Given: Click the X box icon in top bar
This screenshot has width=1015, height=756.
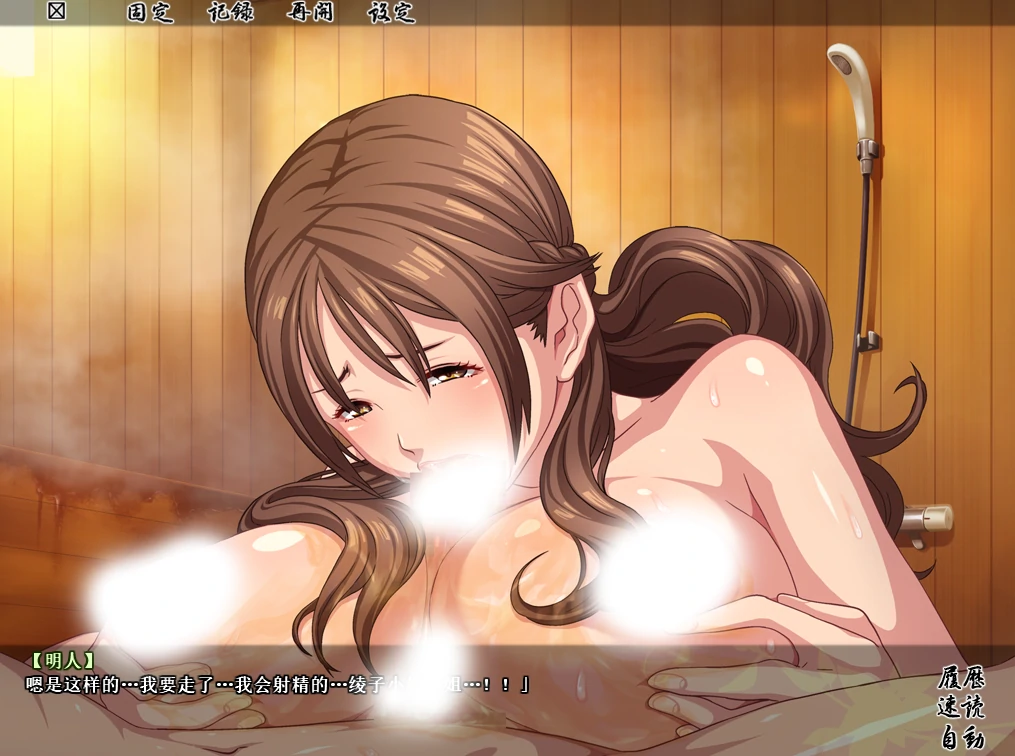Looking at the screenshot, I should coord(57,13).
